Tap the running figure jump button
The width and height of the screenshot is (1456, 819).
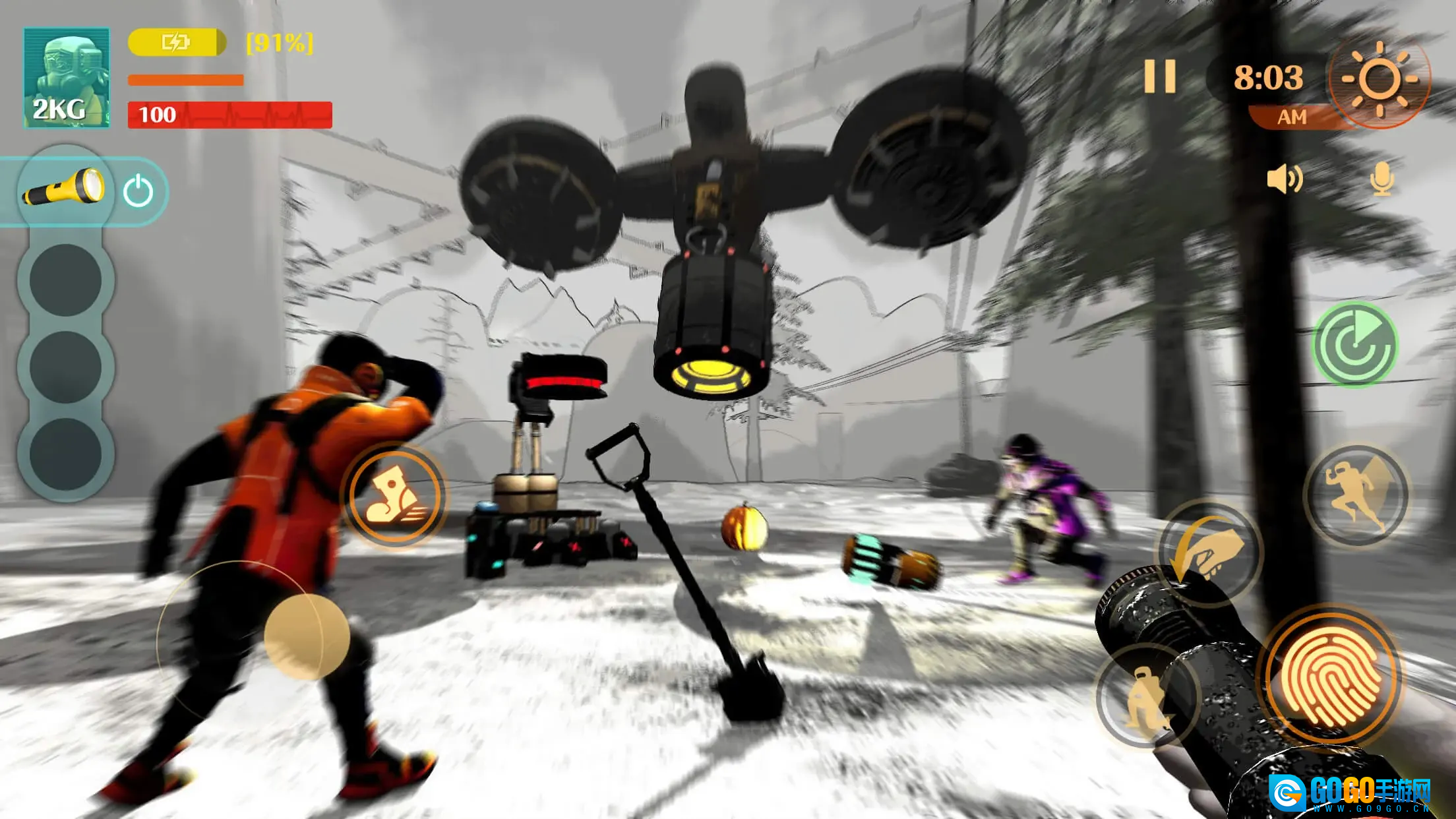click(1356, 497)
